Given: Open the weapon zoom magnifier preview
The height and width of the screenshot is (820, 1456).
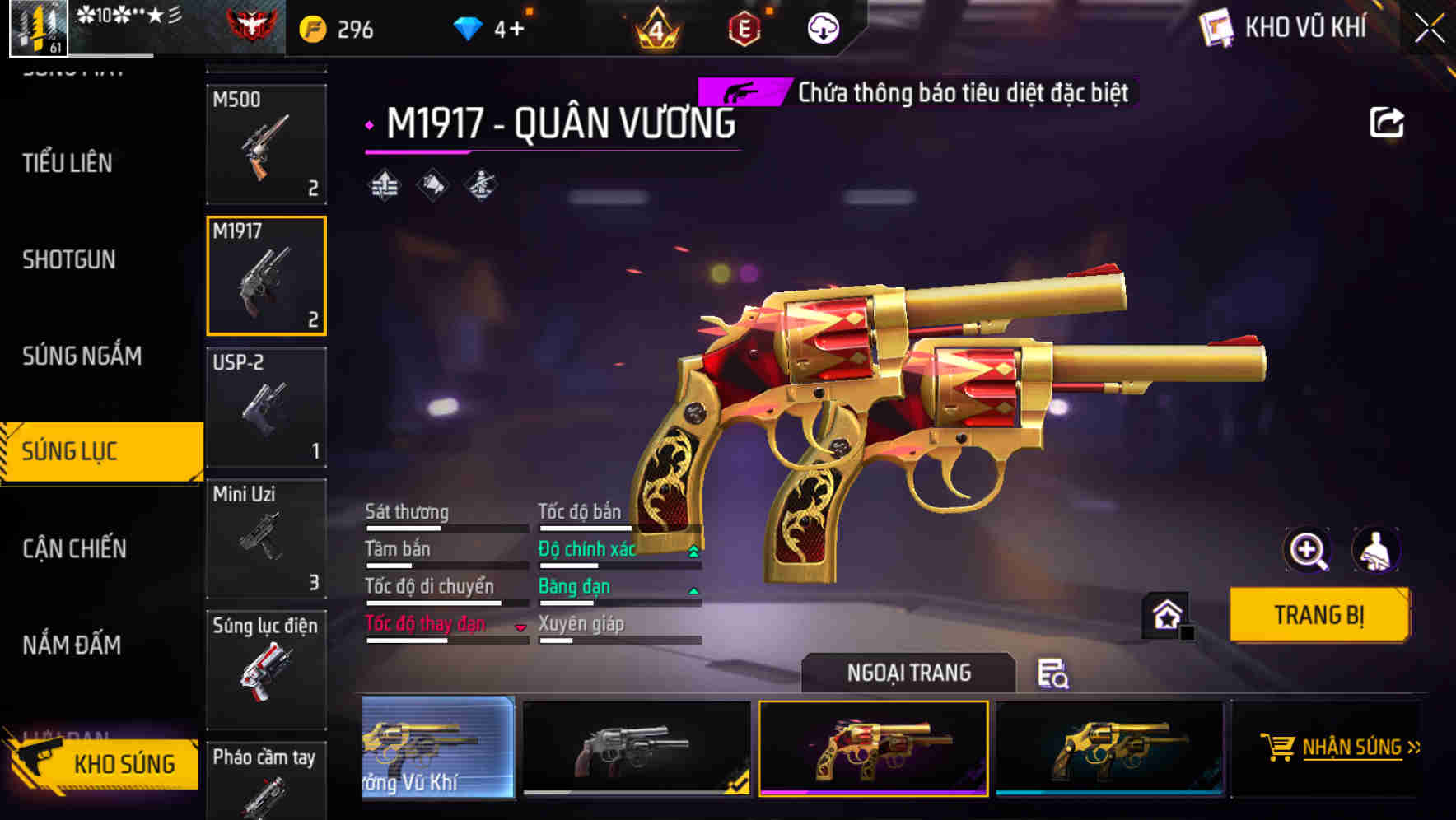Looking at the screenshot, I should click(1307, 549).
